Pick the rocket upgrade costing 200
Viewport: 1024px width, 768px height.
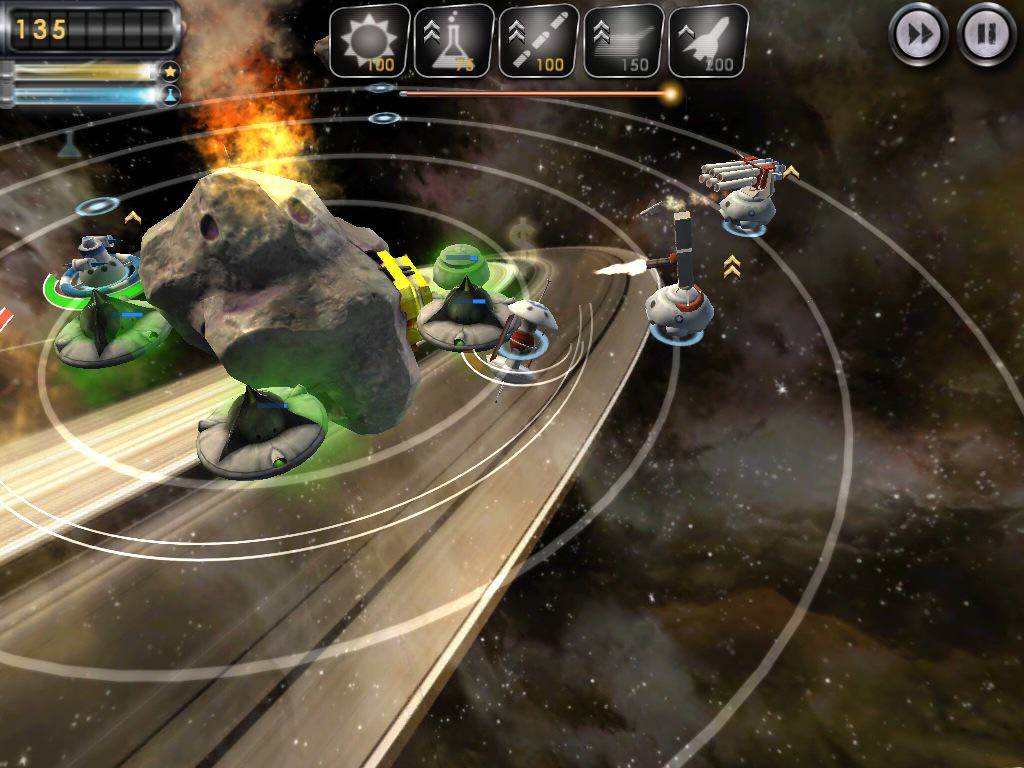tap(708, 41)
